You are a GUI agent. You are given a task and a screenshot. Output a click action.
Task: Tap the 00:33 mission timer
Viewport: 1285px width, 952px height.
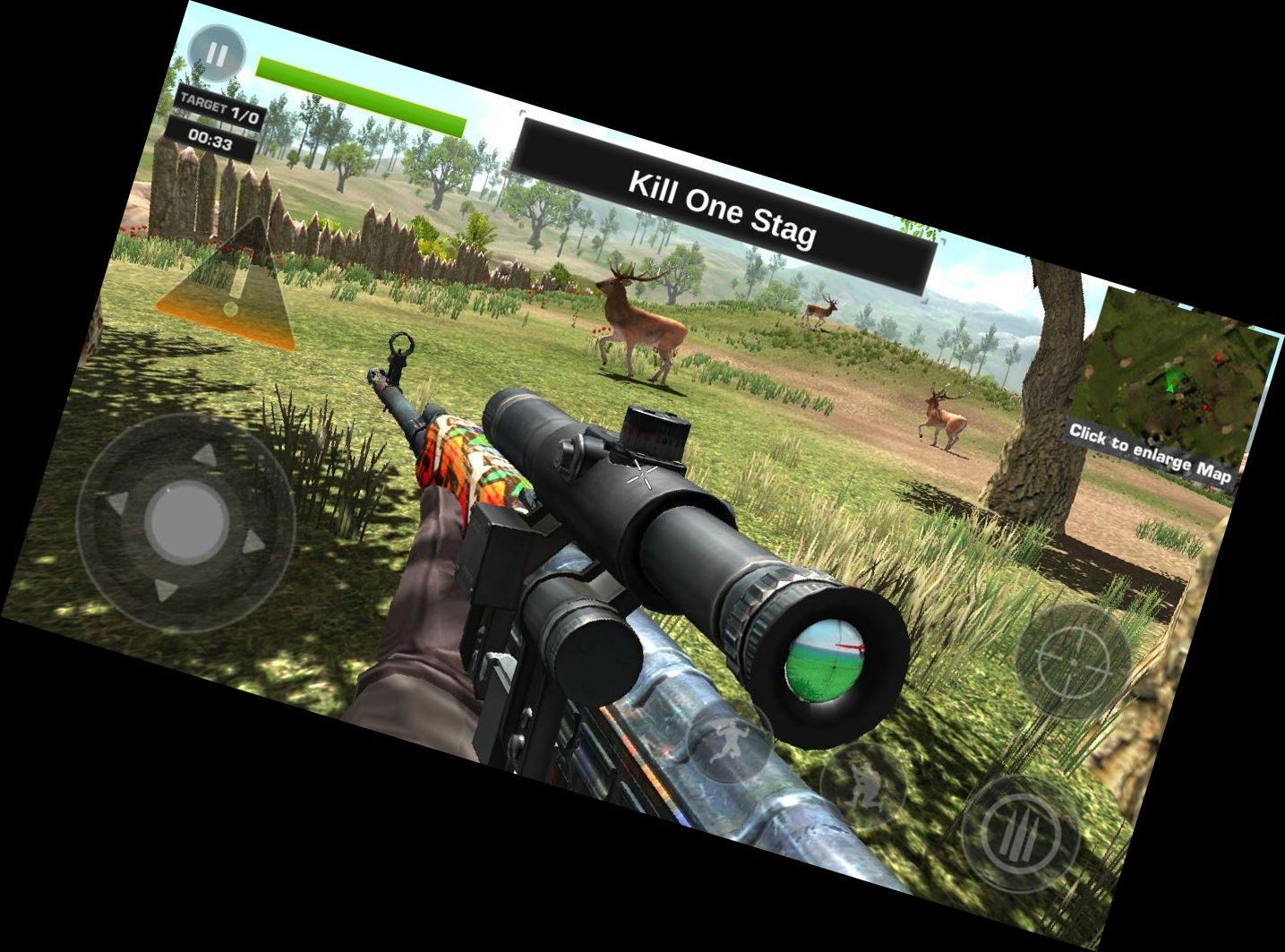point(210,139)
